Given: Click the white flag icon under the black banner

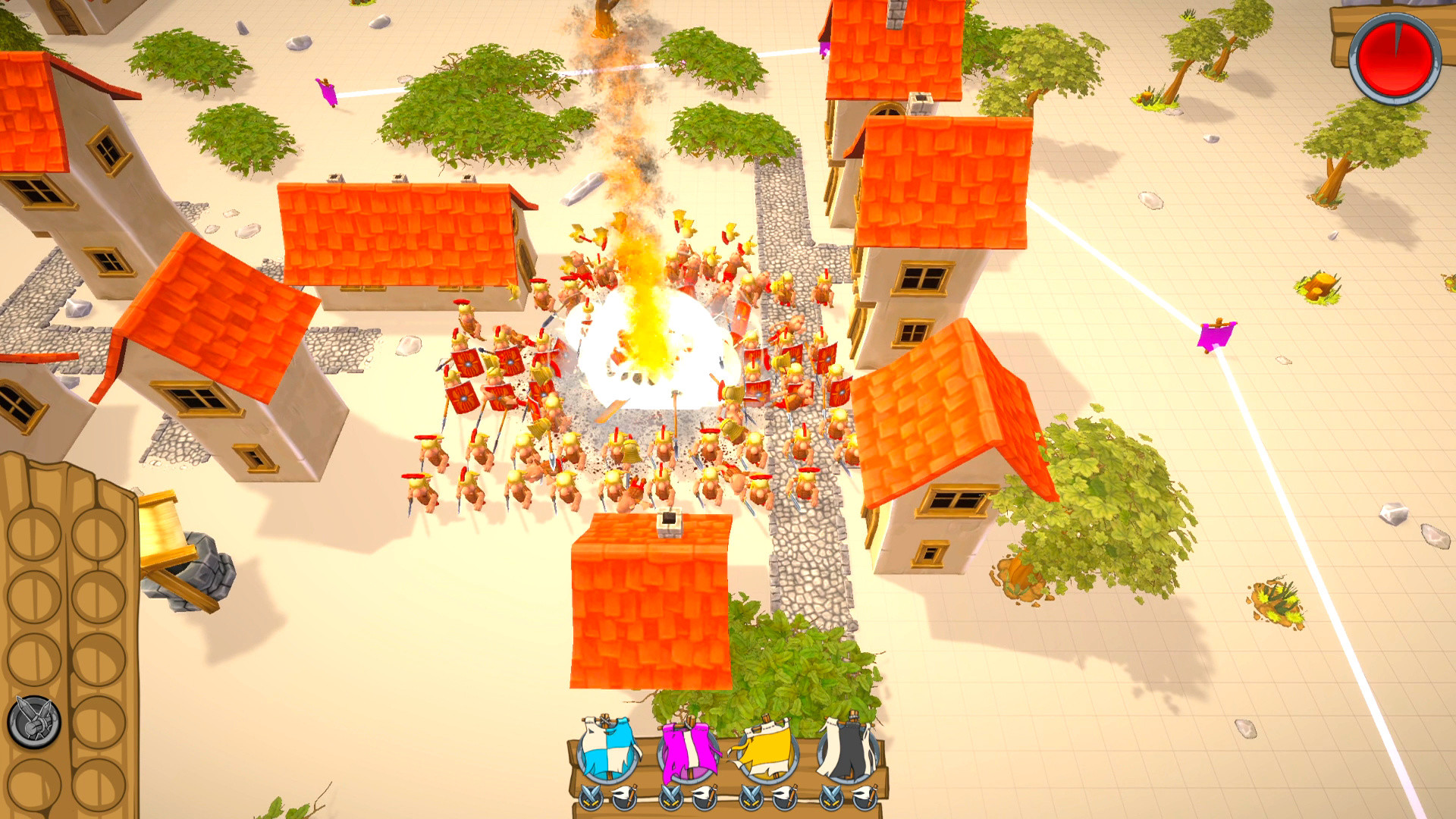Looking at the screenshot, I should pos(865,798).
